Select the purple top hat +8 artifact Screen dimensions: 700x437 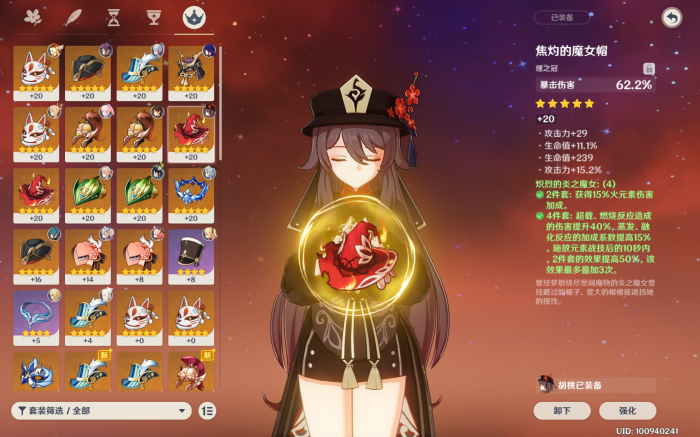[x=191, y=255]
